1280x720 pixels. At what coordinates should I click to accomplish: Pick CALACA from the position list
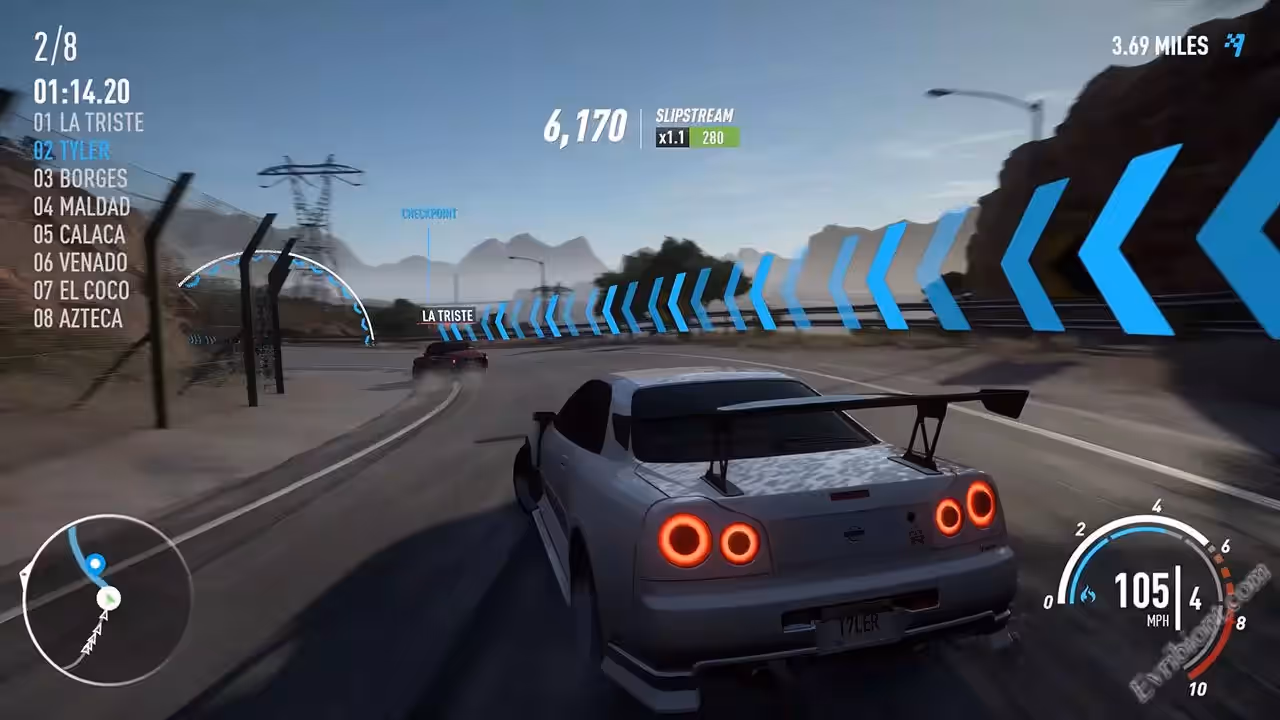(79, 235)
